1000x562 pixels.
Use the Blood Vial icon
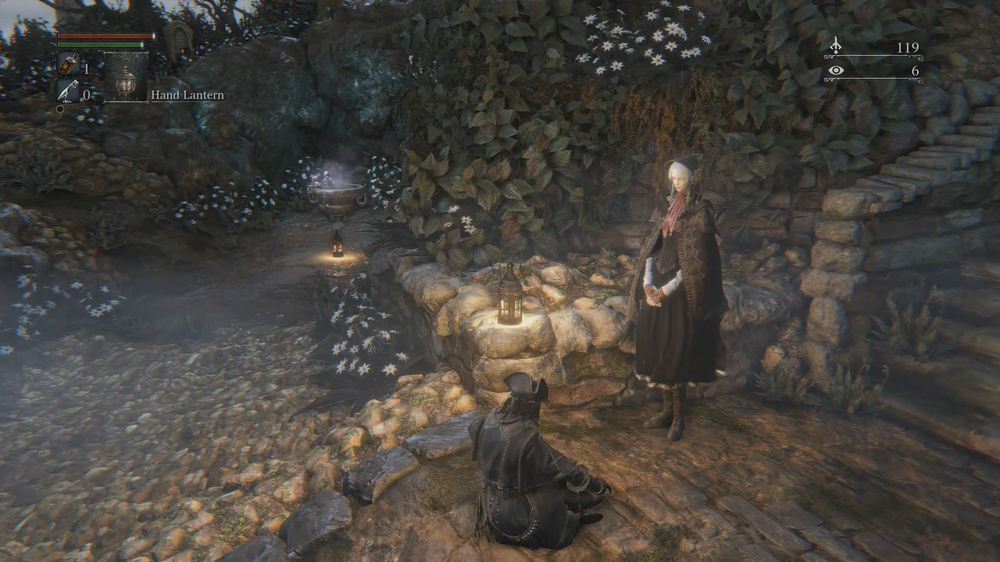(x=68, y=66)
